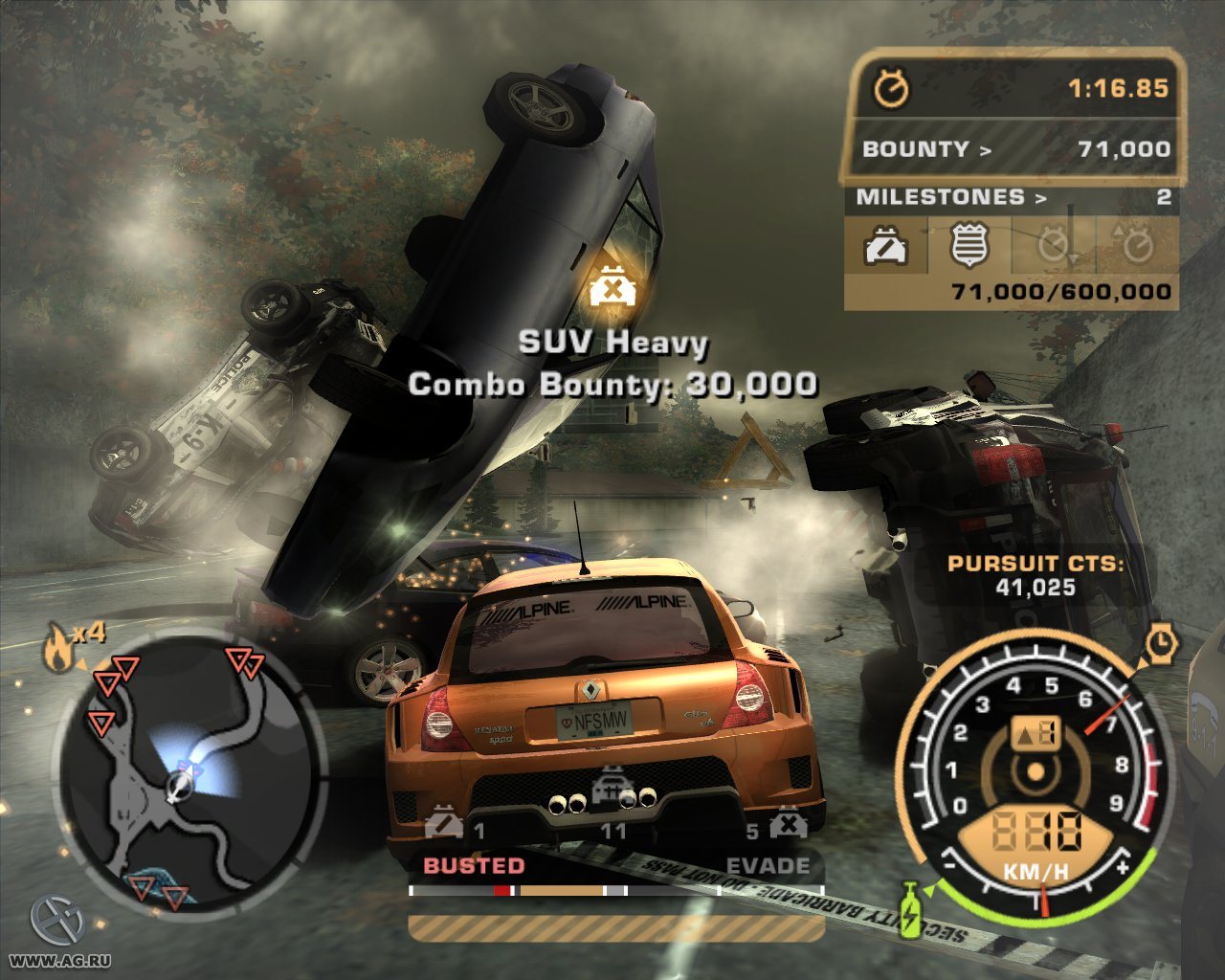Screen dimensions: 1225x980
Task: Click the AG.ru watermark logo
Action: click(57, 919)
